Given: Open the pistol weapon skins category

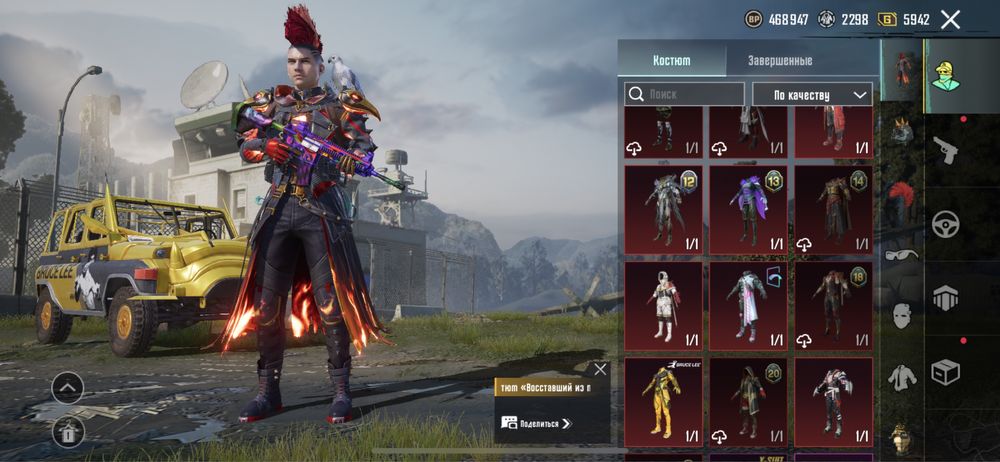Looking at the screenshot, I should [945, 151].
